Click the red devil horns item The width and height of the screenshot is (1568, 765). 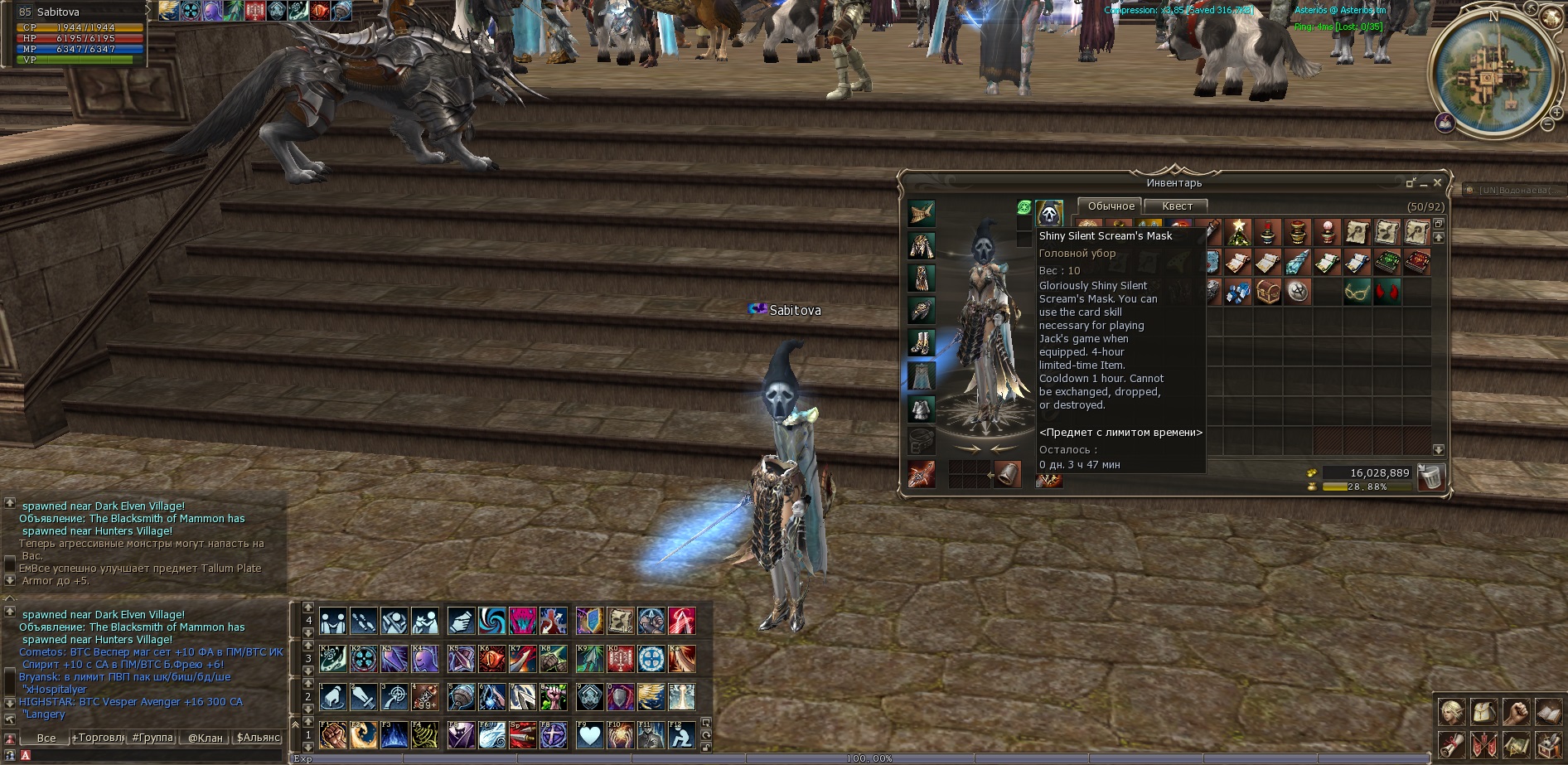click(1387, 292)
